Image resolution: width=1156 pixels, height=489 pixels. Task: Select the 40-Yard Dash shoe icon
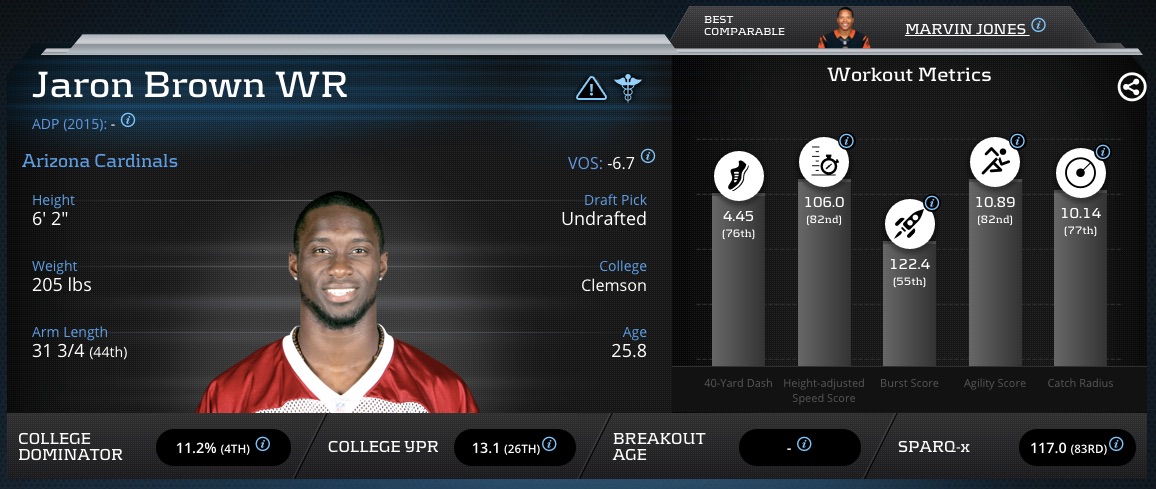click(x=739, y=178)
